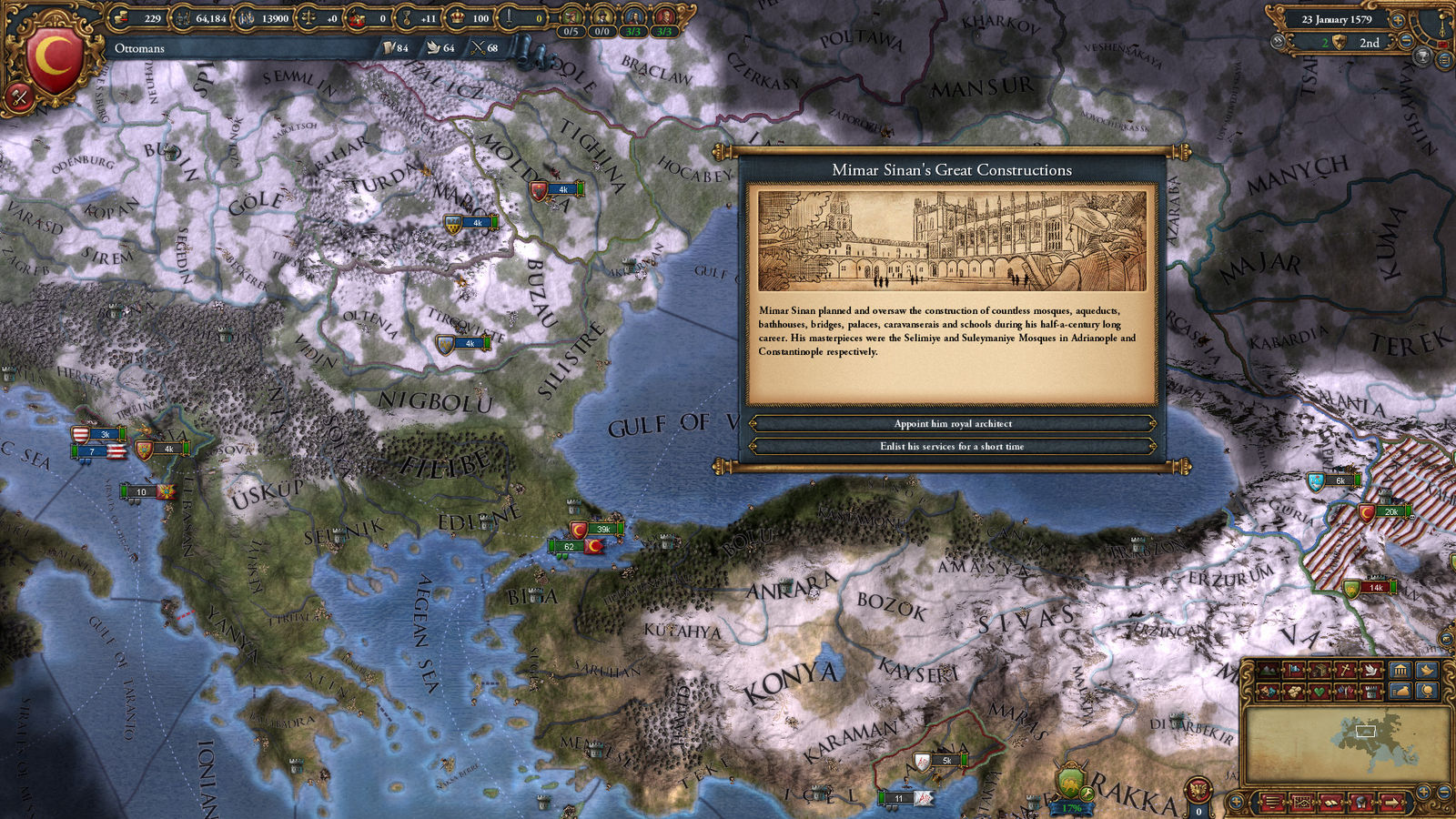Open the production hammer button under the shield
1456x819 pixels.
click(x=19, y=95)
